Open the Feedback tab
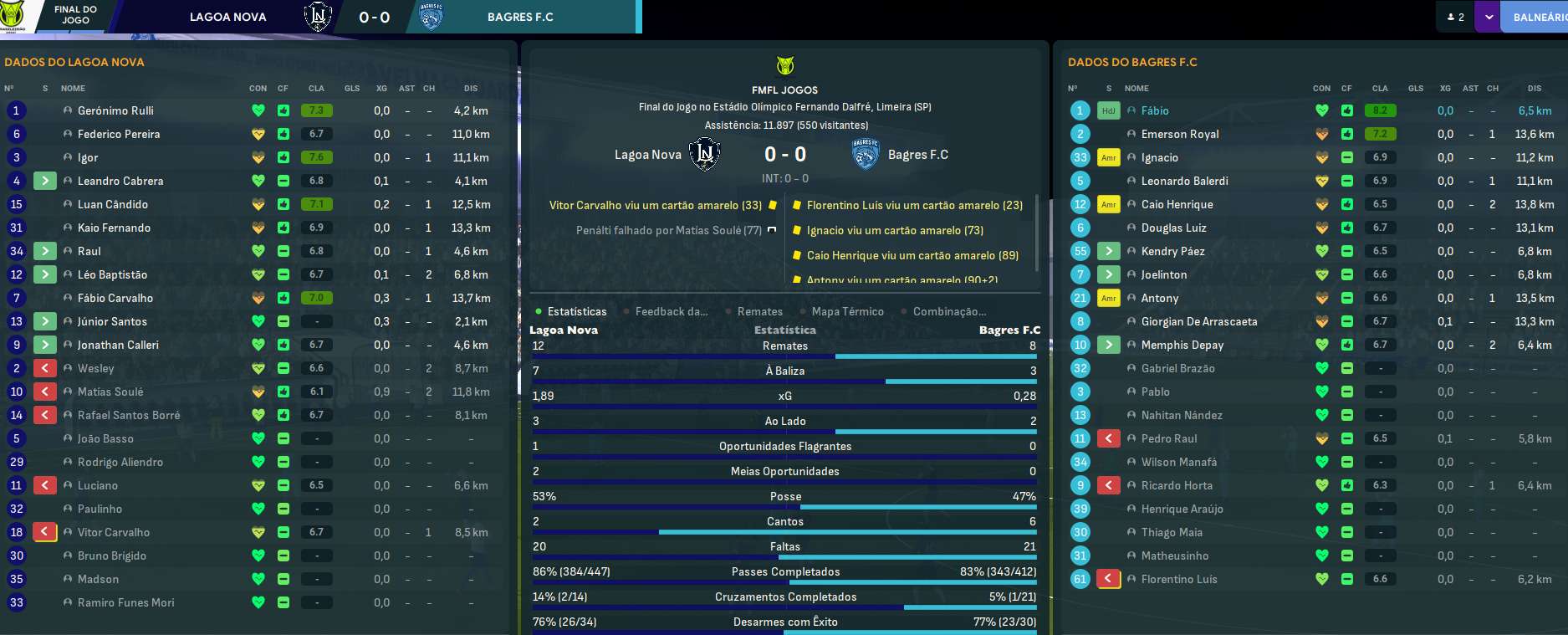The height and width of the screenshot is (635, 1568). [671, 311]
